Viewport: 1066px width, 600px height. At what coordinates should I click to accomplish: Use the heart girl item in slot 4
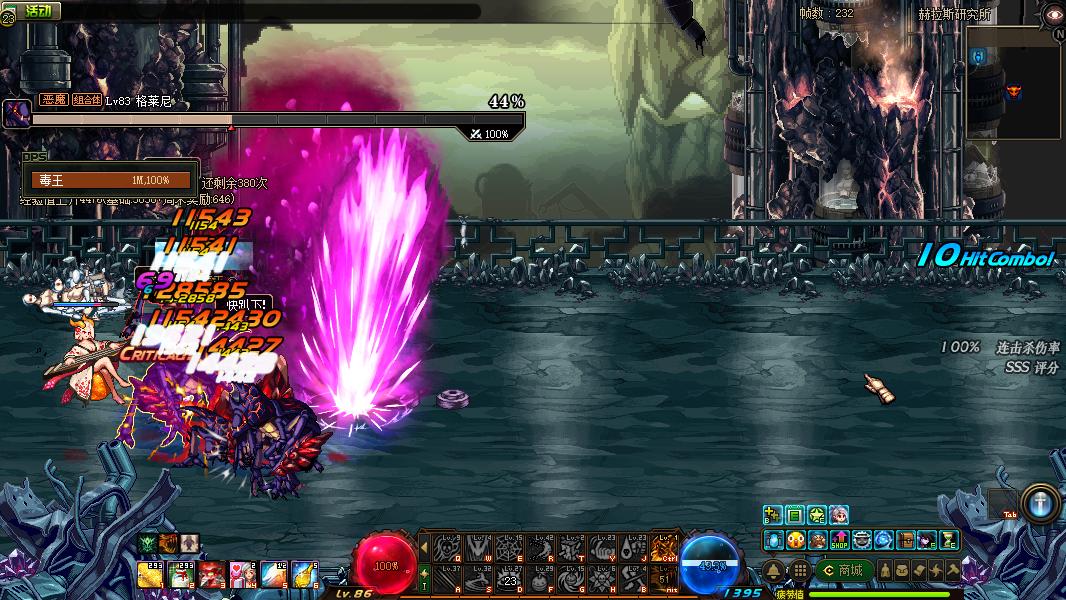click(243, 574)
